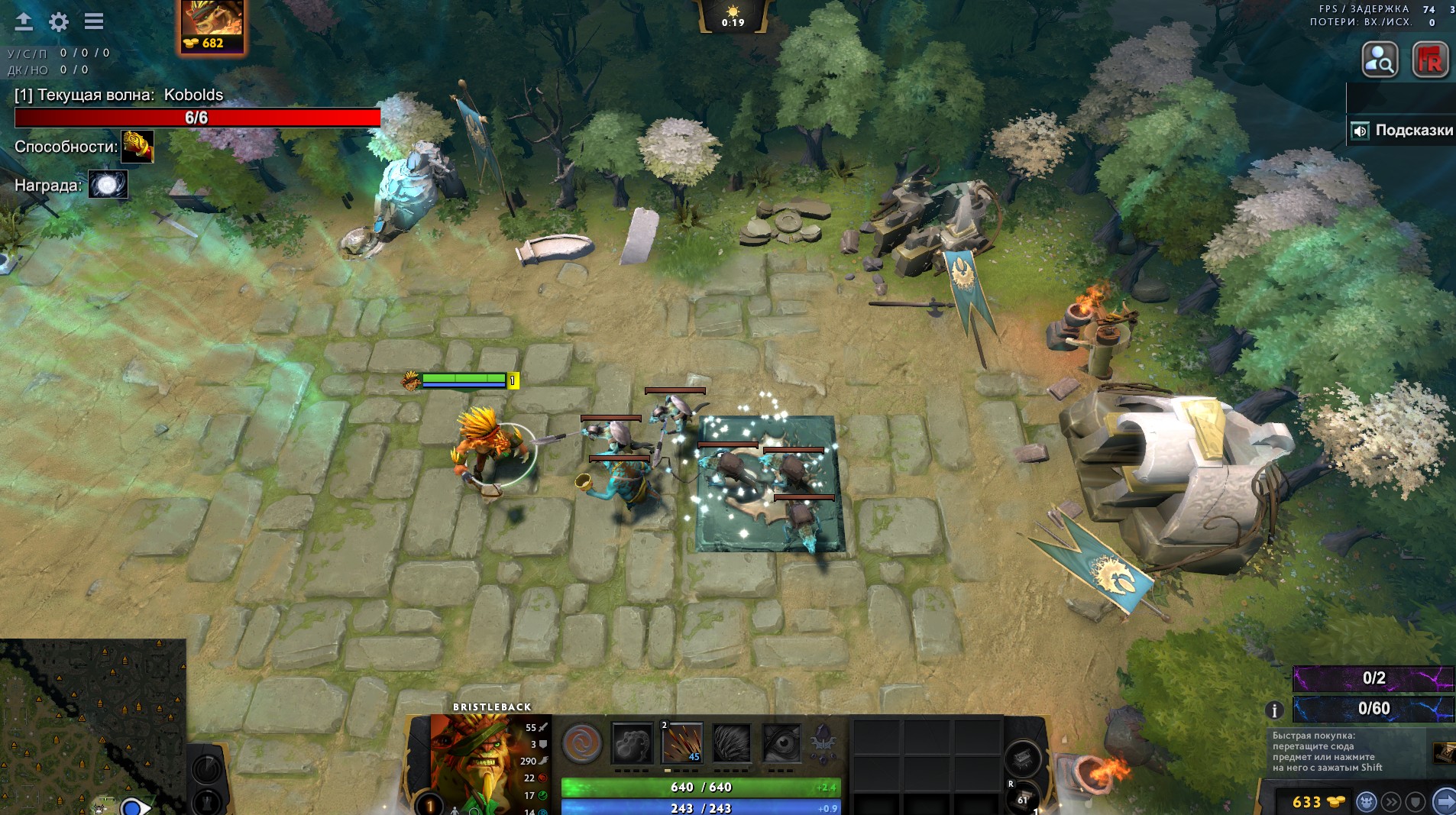
Task: Click the minimap
Action: (92, 726)
